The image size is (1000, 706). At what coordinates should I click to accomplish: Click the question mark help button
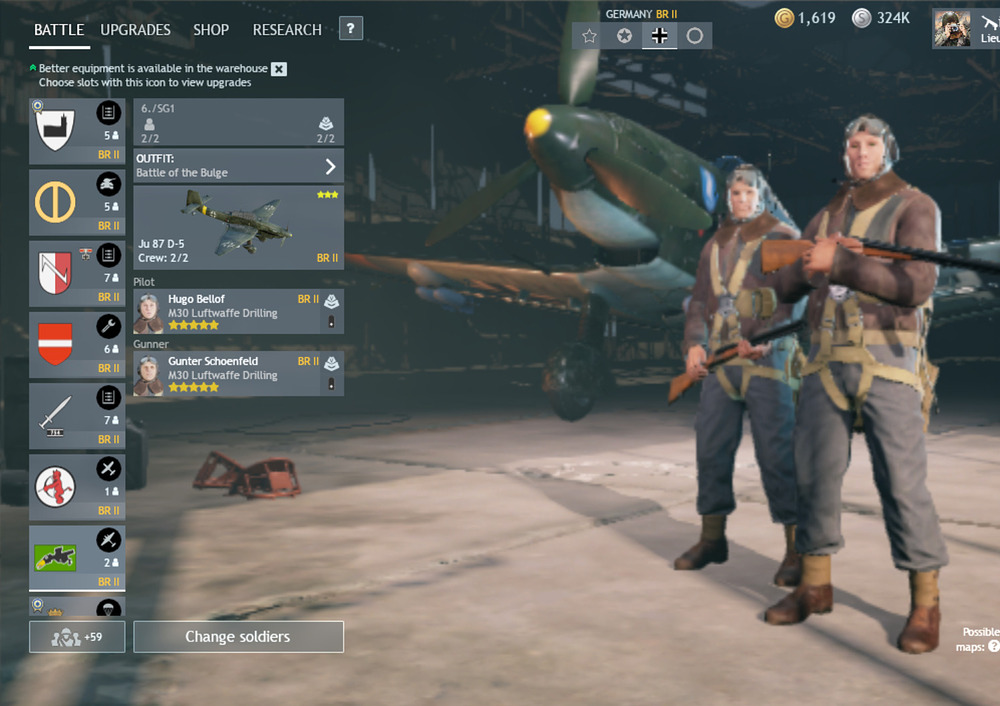(x=350, y=29)
